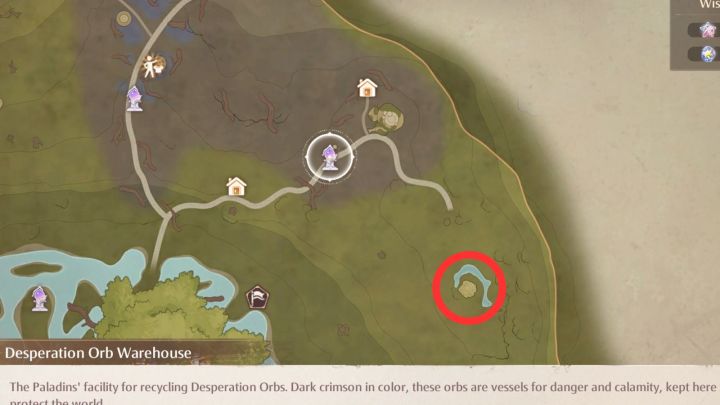
Task: Select the white character figure map marker
Action: click(x=153, y=66)
